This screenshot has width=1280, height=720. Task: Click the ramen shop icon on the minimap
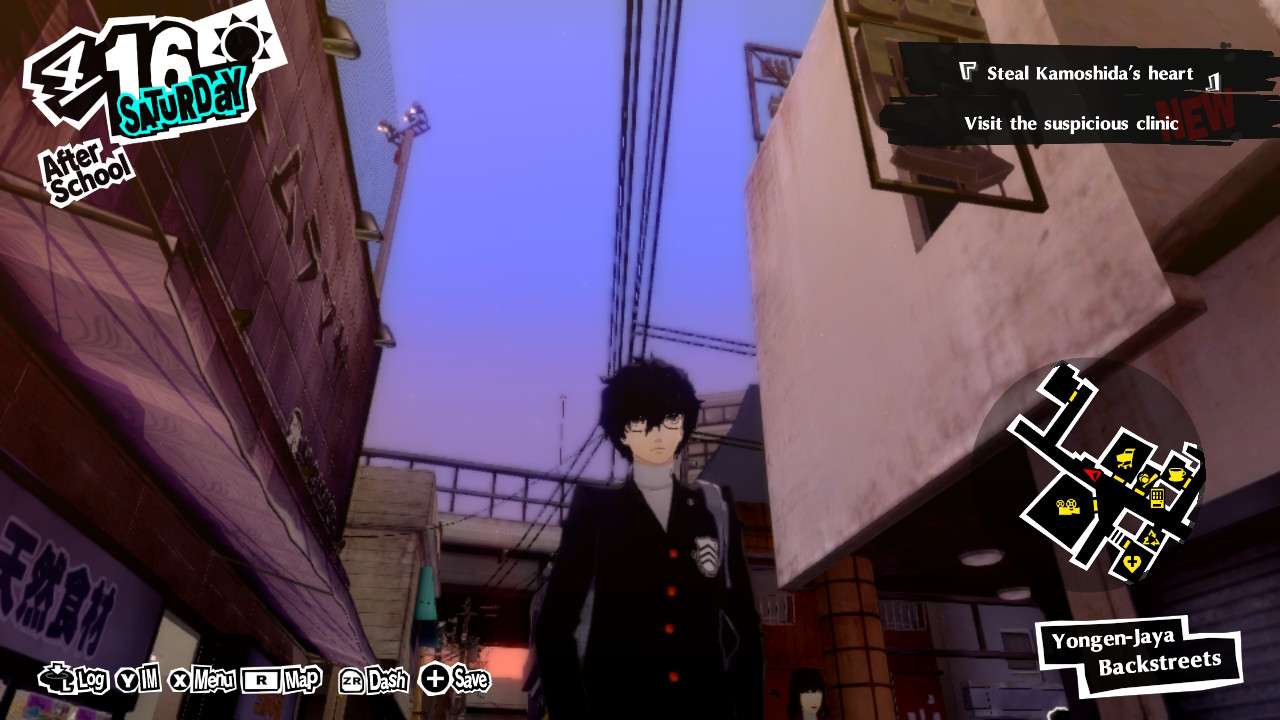coord(1146,478)
